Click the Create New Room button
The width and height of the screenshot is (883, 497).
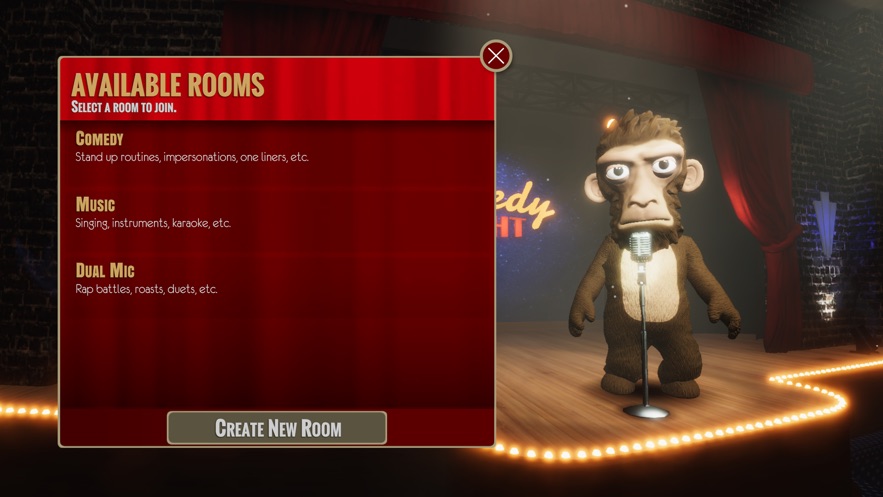point(277,428)
